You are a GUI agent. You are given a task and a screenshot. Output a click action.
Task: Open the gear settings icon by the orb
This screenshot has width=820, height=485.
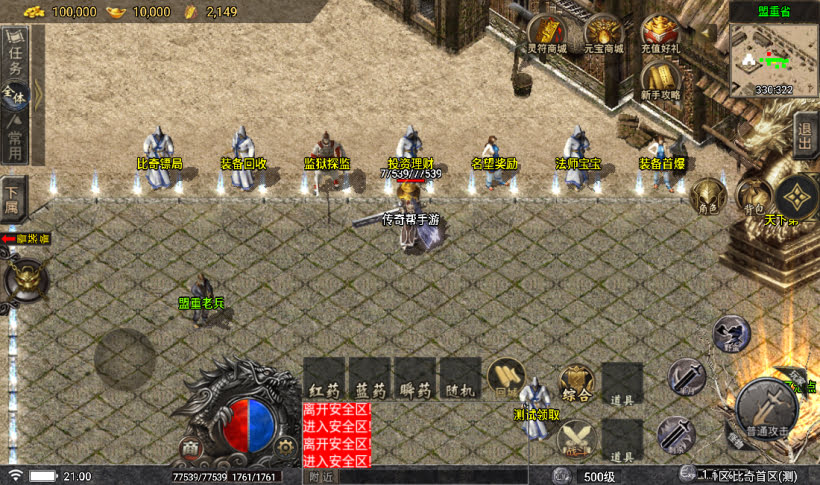[284, 447]
